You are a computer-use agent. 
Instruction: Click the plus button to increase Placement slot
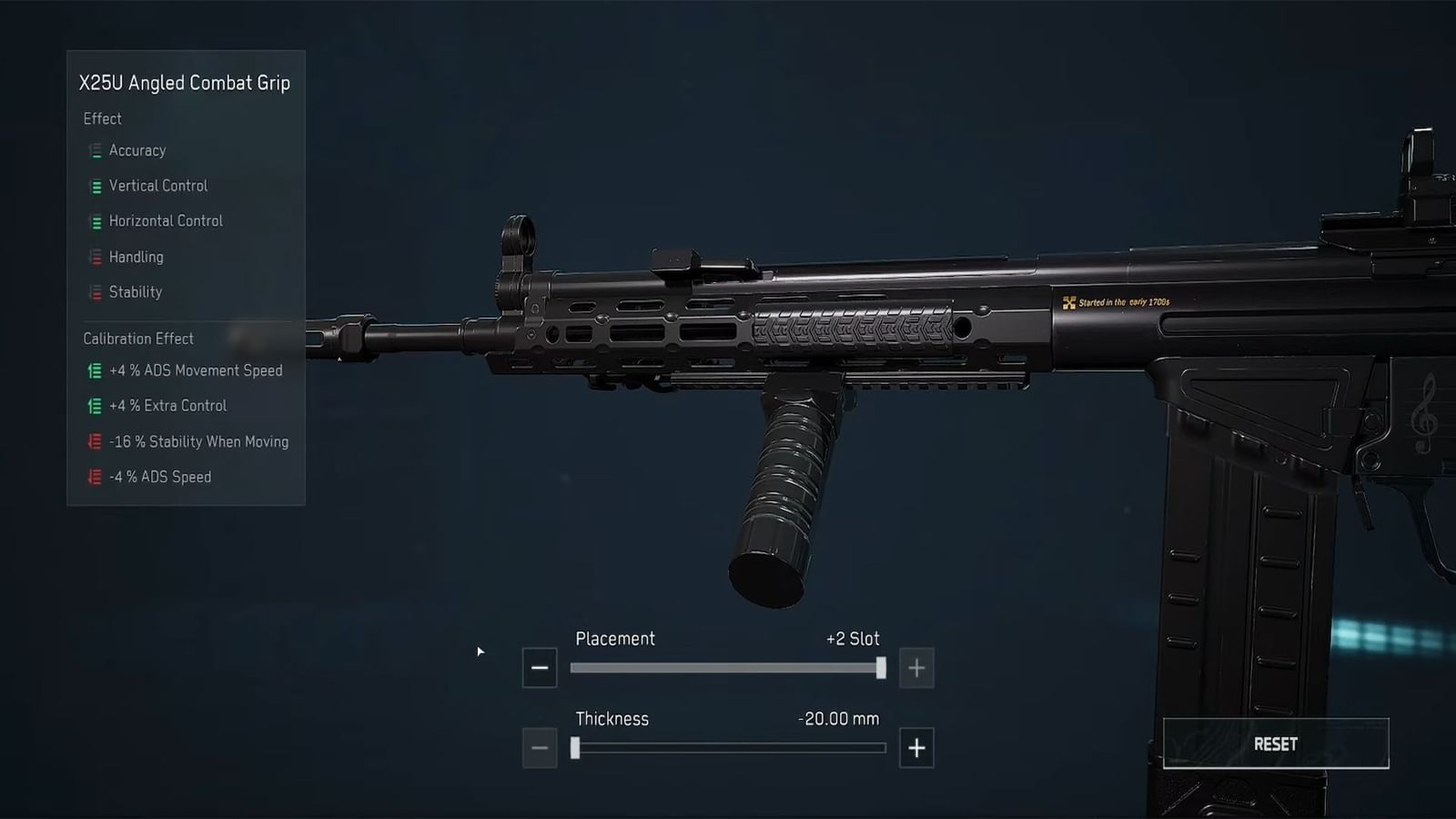tap(916, 667)
